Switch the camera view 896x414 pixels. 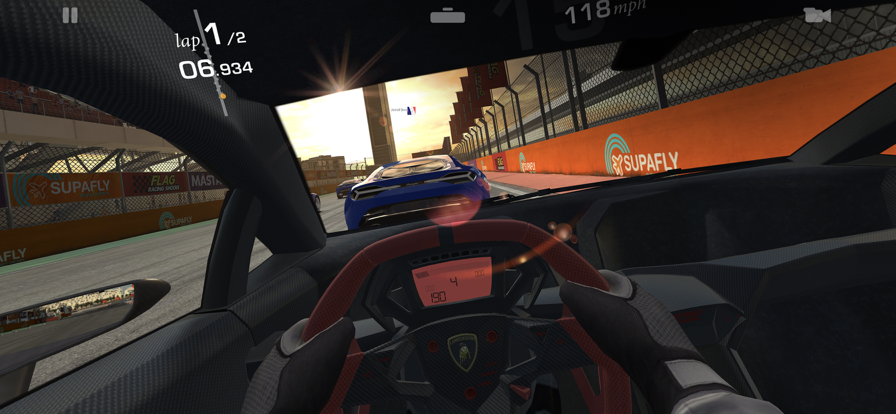click(817, 15)
